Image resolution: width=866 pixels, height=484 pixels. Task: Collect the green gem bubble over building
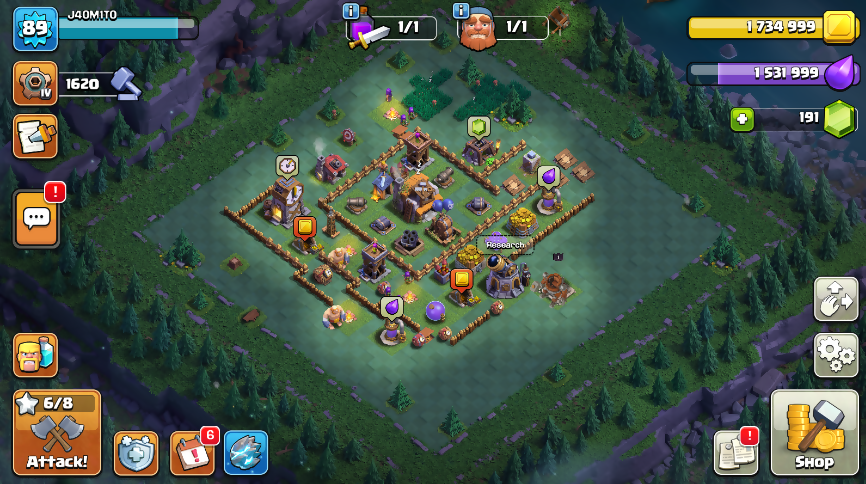pyautogui.click(x=478, y=127)
